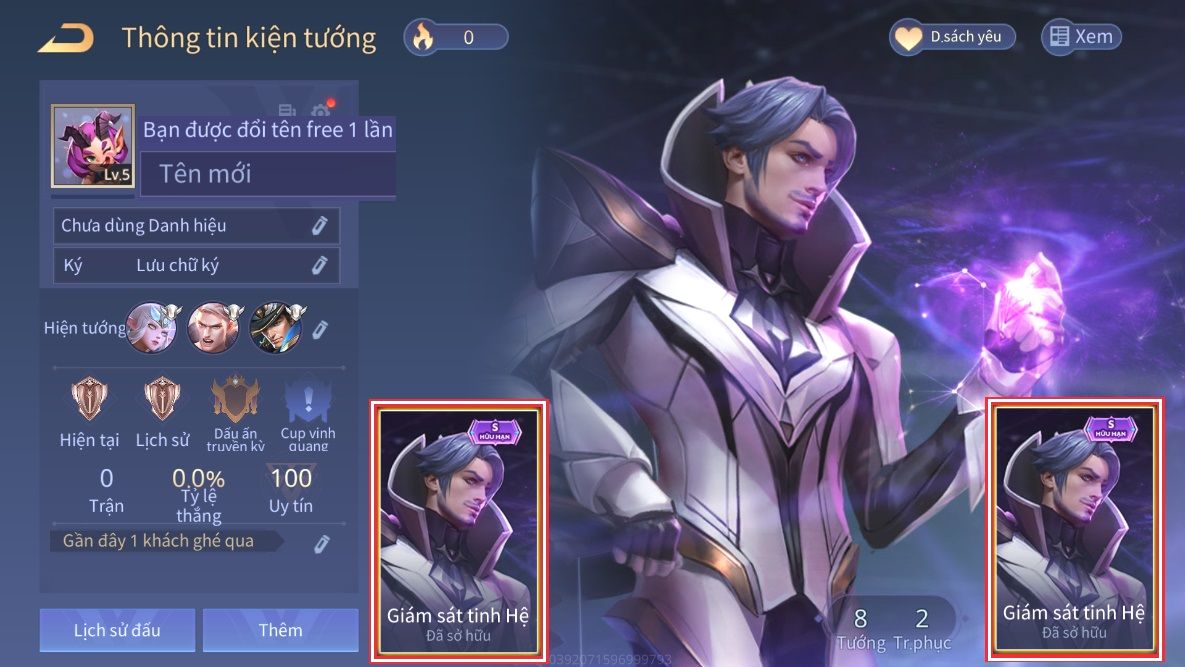Open the D.sách yêu favorites list
Viewport: 1185px width, 667px height.
(x=953, y=38)
